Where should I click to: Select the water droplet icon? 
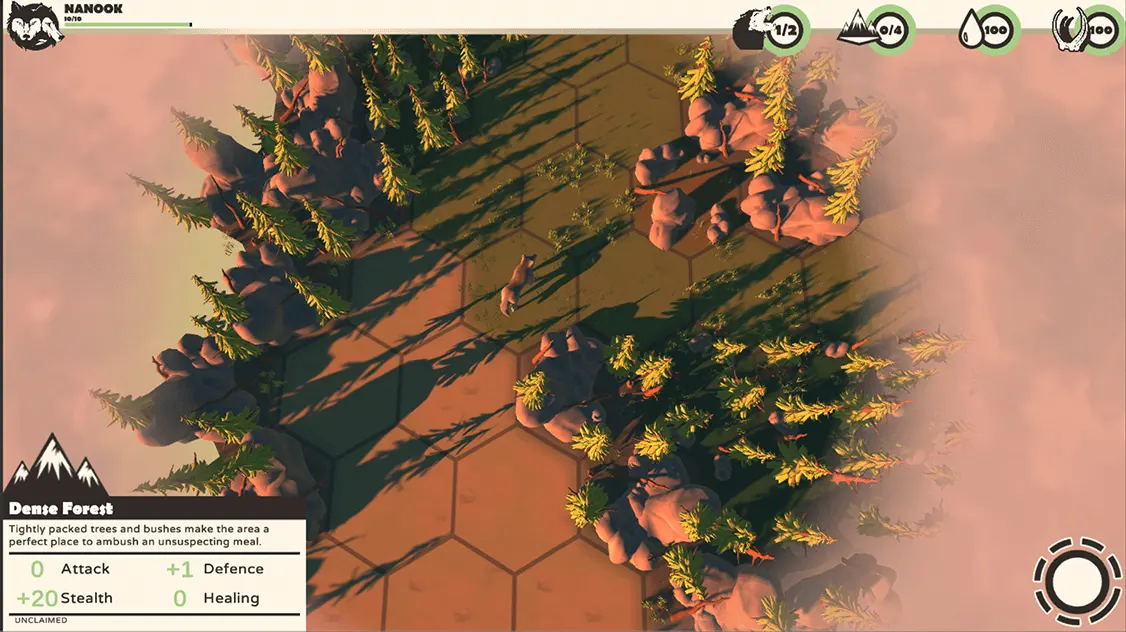(x=970, y=29)
